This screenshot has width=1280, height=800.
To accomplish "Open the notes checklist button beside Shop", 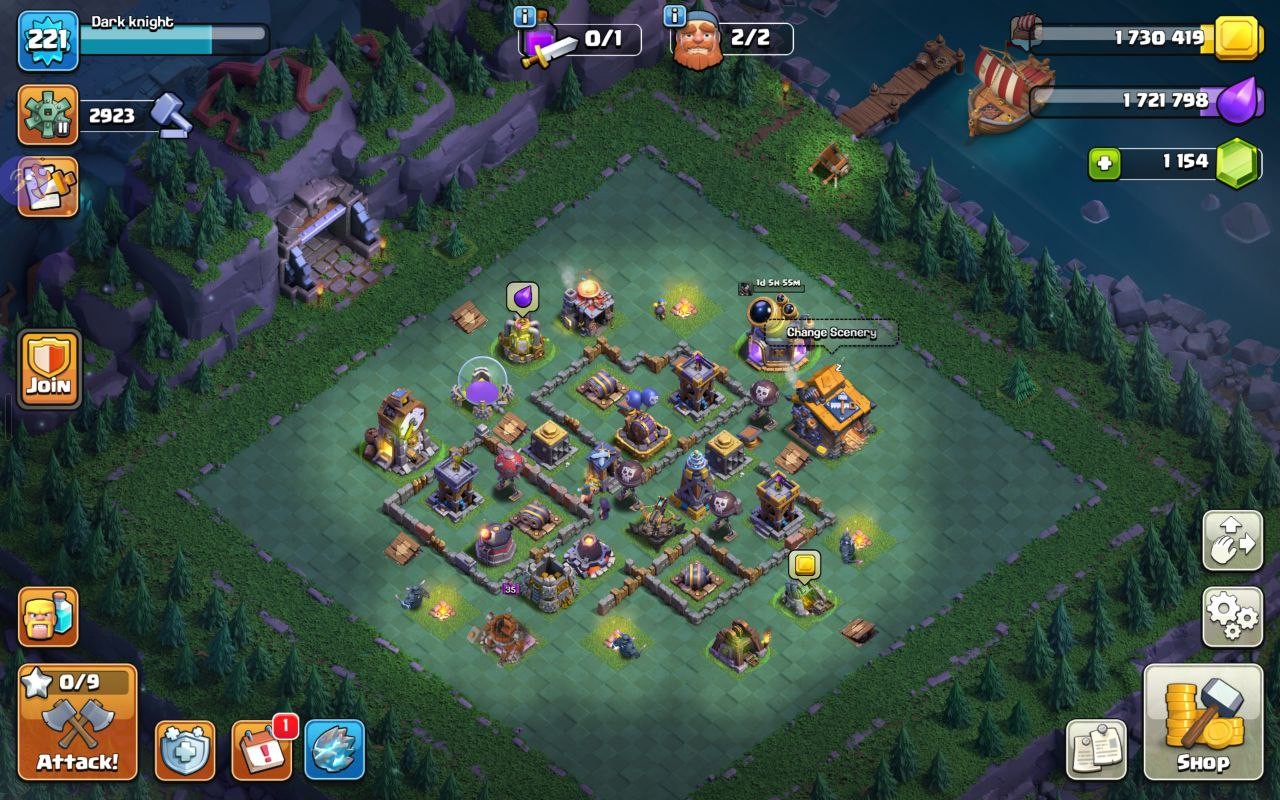I will point(1096,749).
